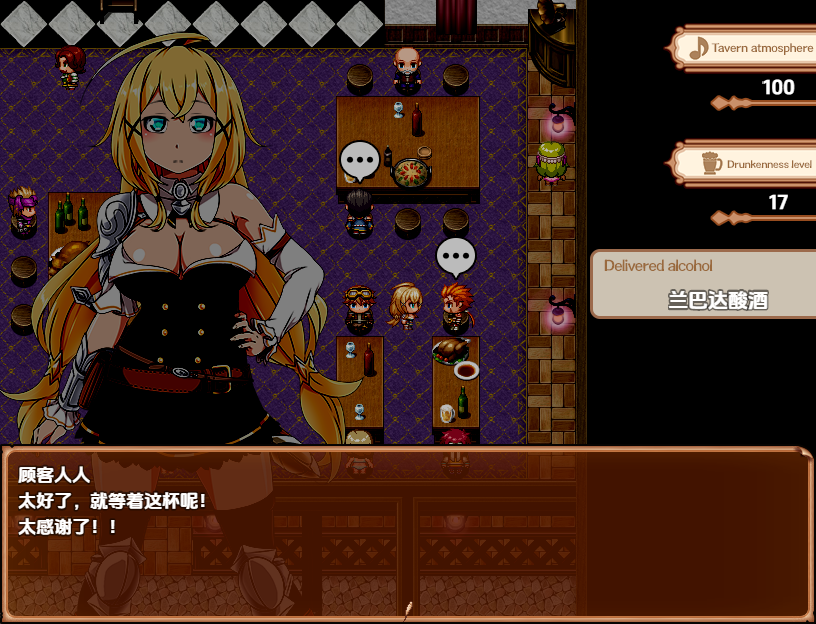The width and height of the screenshot is (816, 624).
Task: Click the feather continue indicator in the dialogue box
Action: (408, 607)
